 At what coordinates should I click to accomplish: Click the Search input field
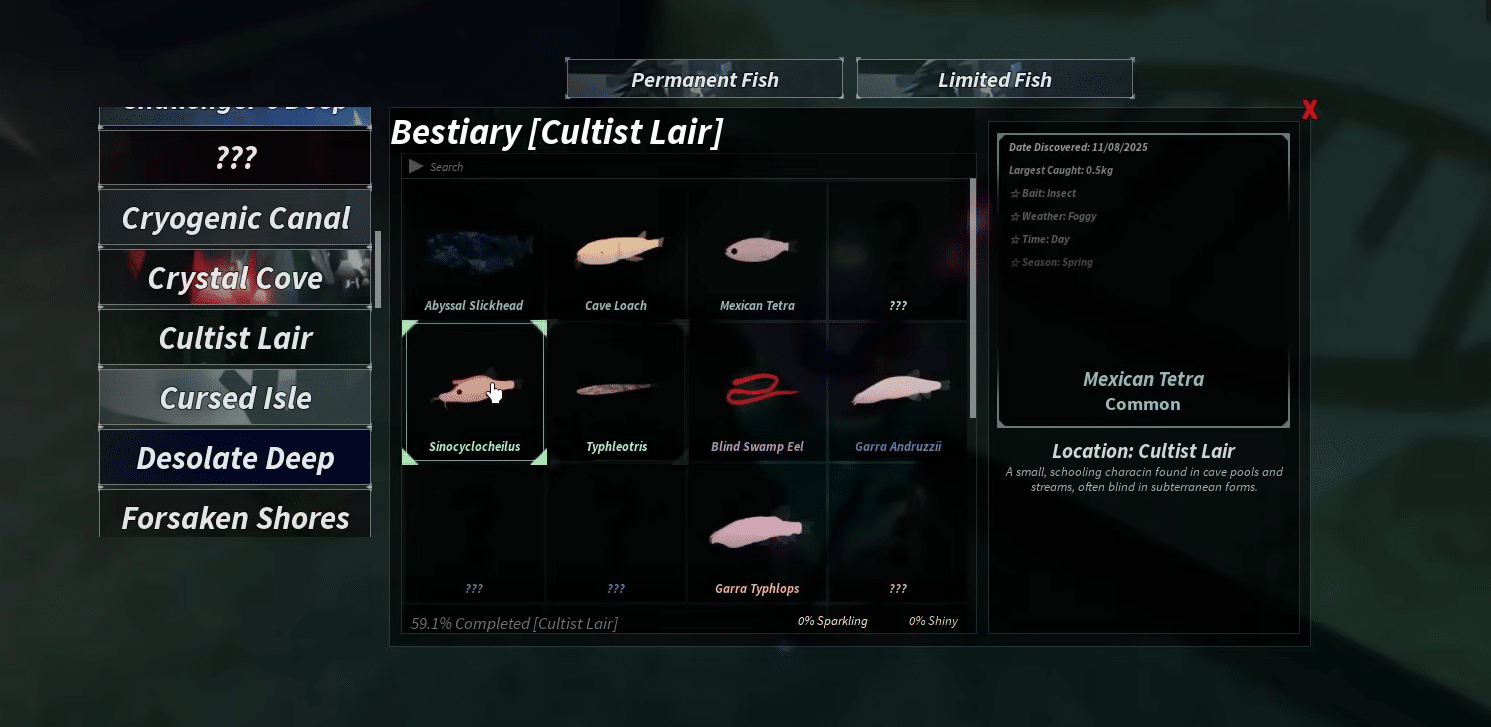pyautogui.click(x=600, y=166)
